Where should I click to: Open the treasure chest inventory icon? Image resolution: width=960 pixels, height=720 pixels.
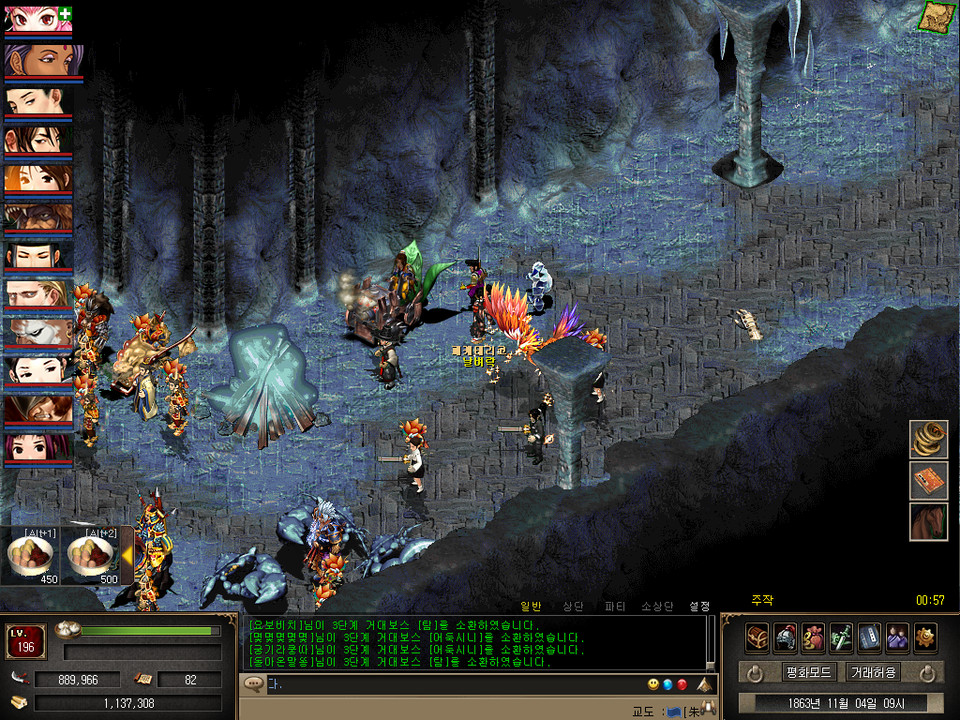[x=757, y=637]
